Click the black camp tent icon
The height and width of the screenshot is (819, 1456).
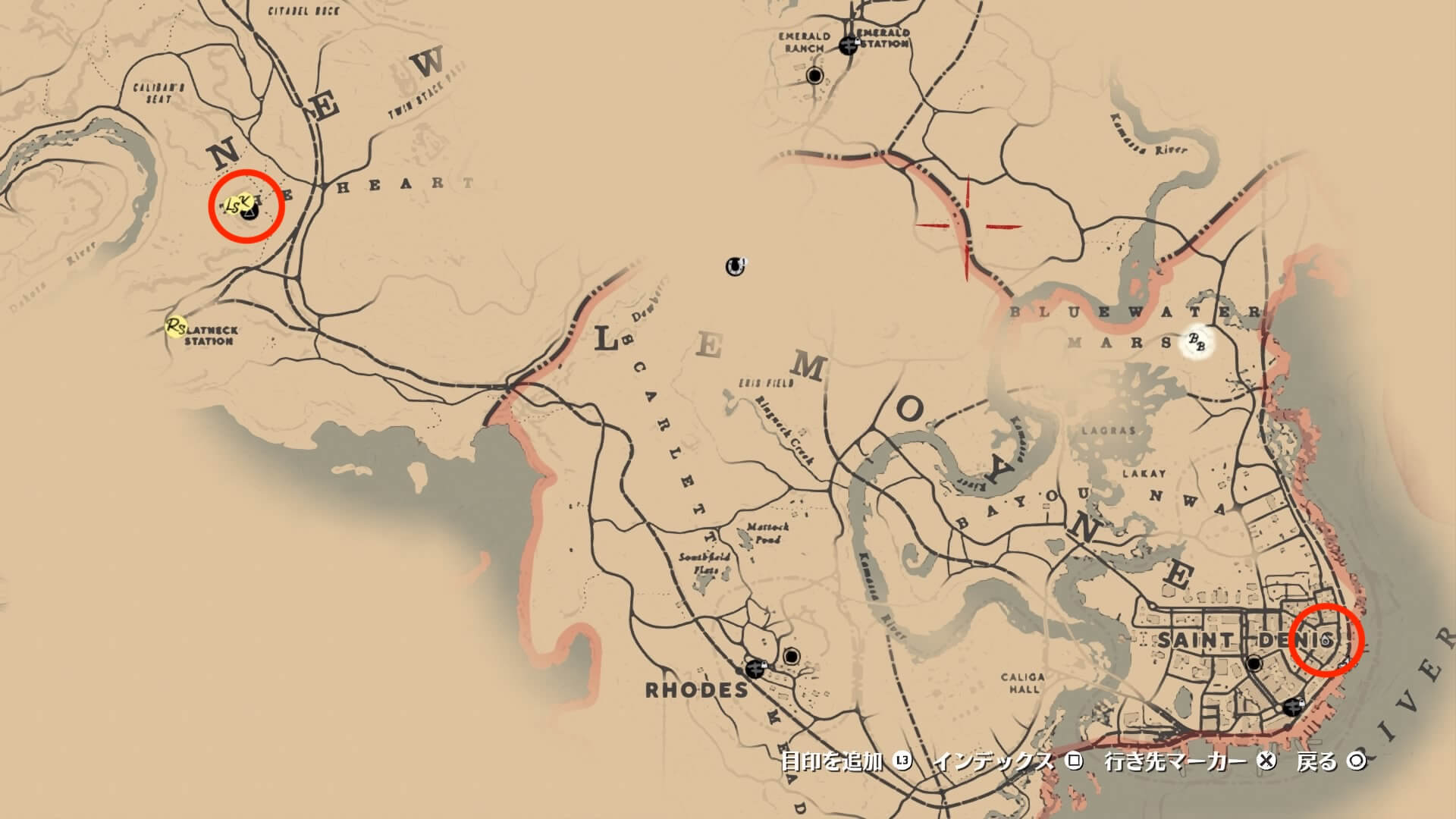[x=249, y=212]
